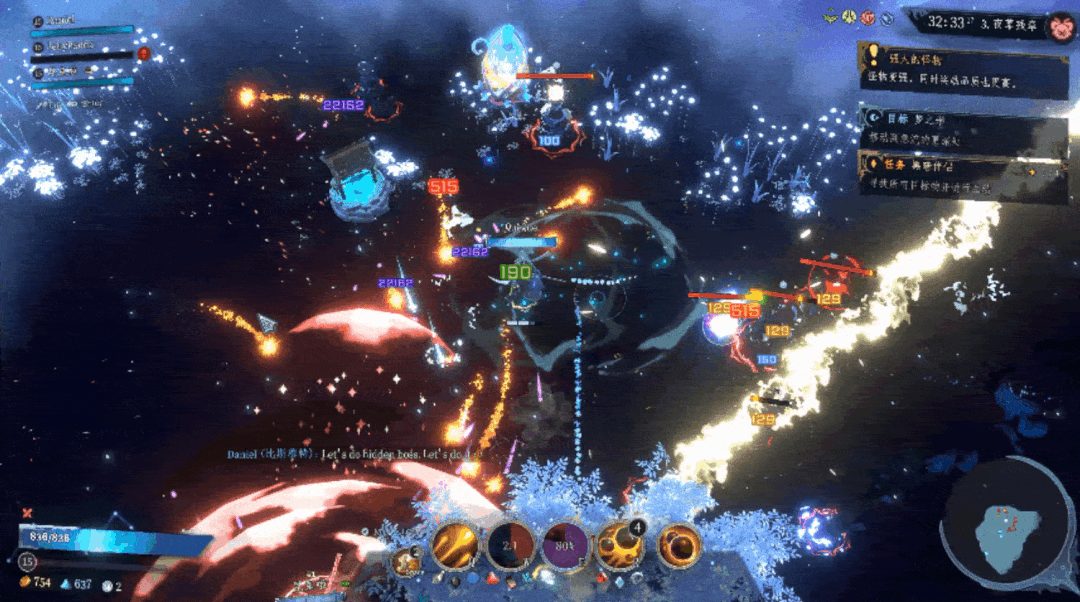Click the red skull status on teammate
1080x602 pixels.
click(143, 52)
